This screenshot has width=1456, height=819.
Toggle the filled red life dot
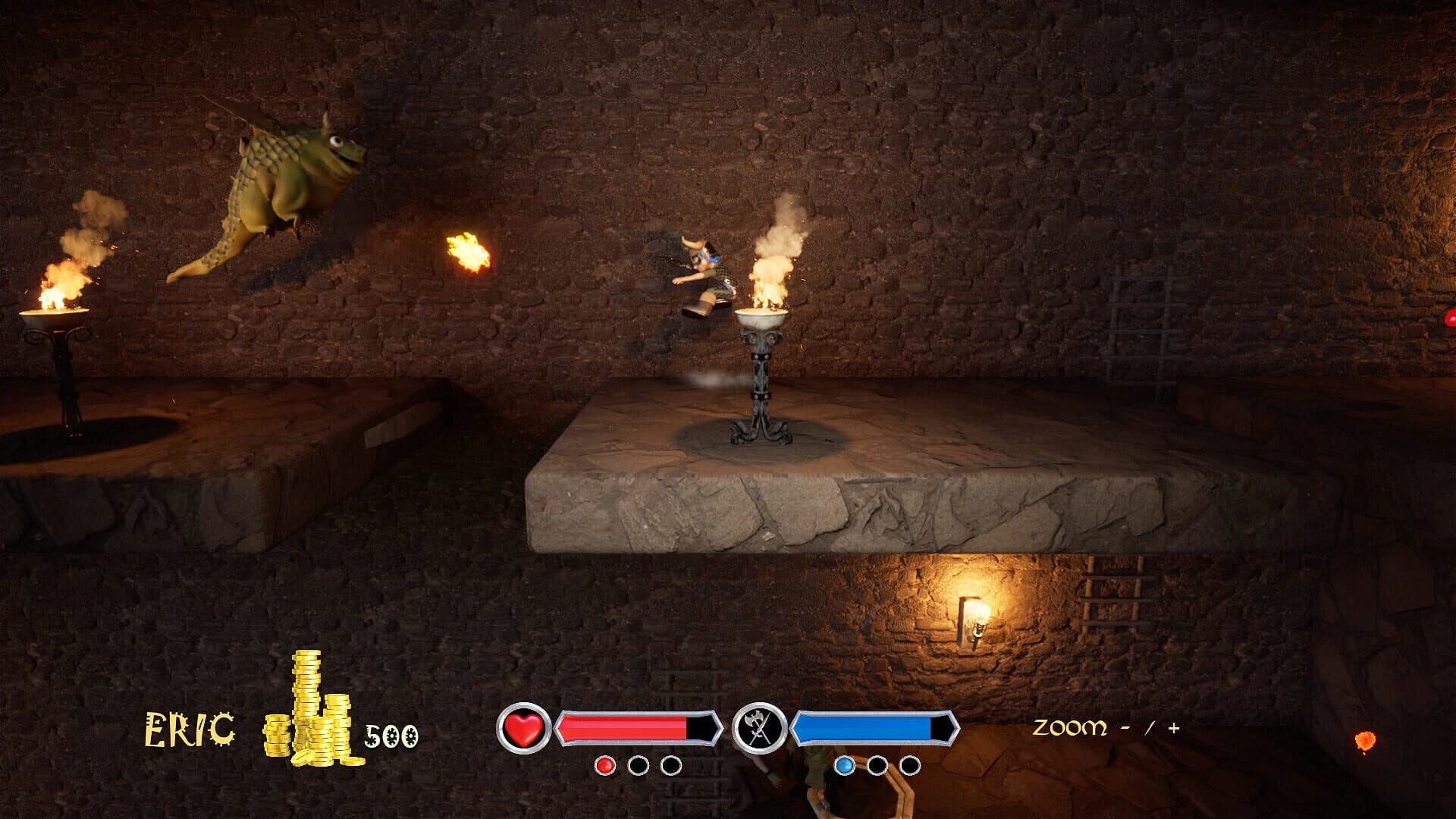point(604,766)
